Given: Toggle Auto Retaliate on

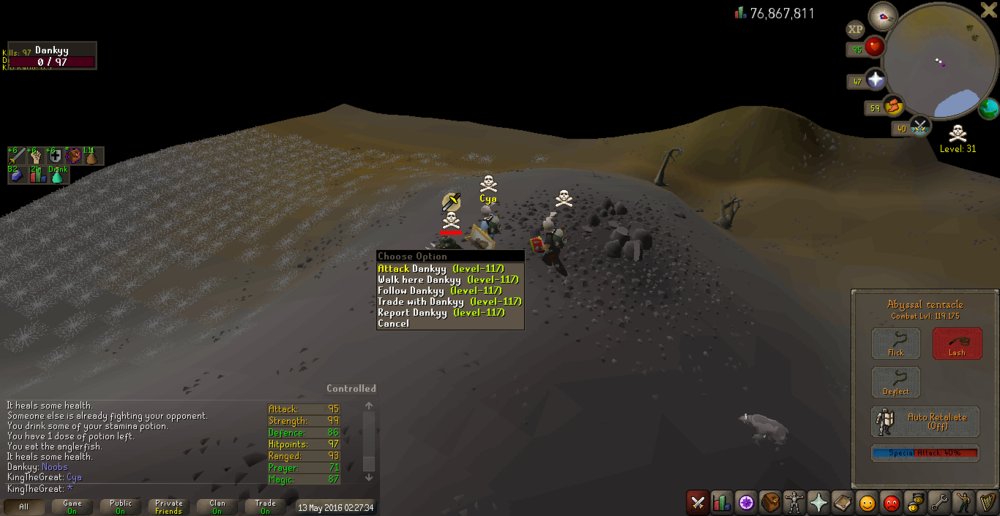Looking at the screenshot, I should 924,421.
